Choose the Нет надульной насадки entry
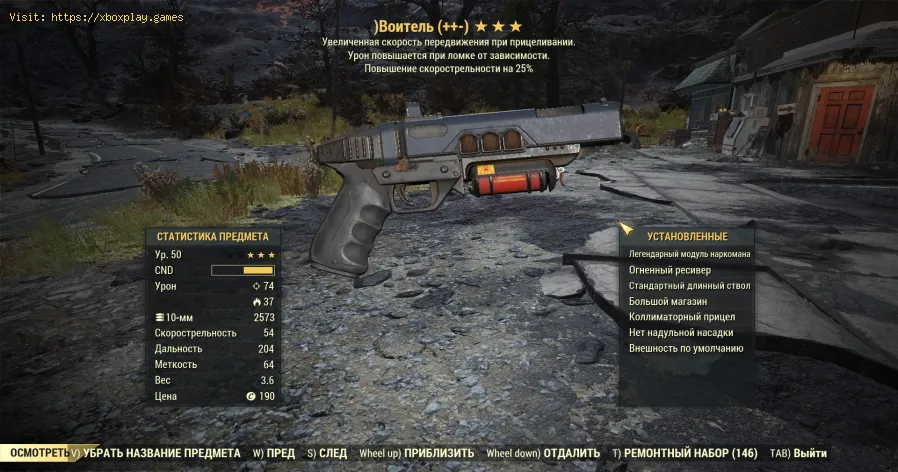898x472 pixels. coord(682,333)
